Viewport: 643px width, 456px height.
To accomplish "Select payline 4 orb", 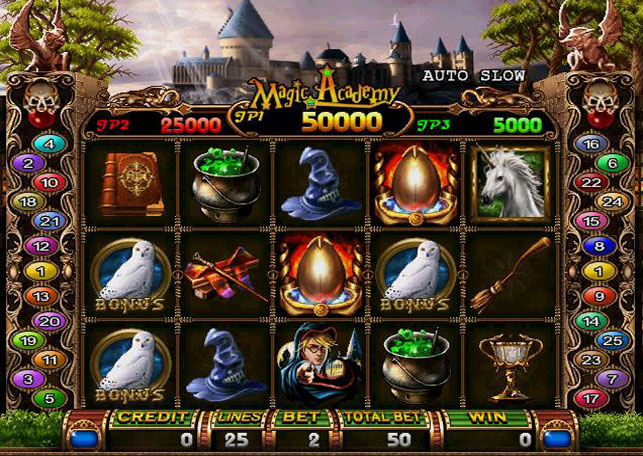I will pyautogui.click(x=50, y=144).
